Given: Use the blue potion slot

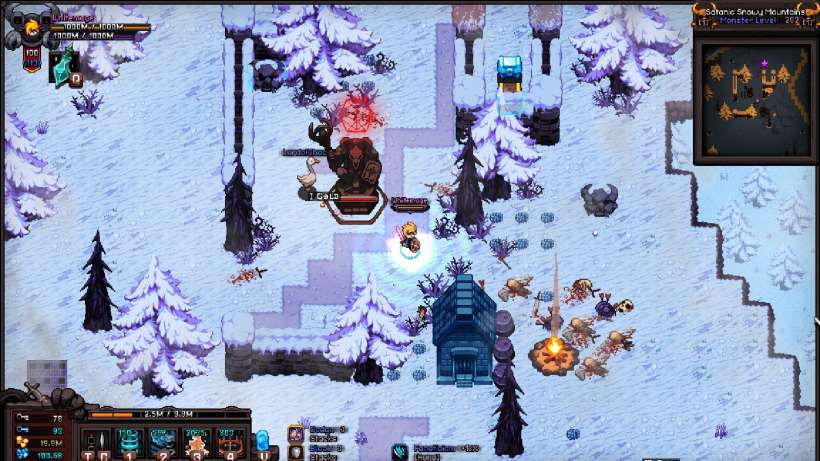Looking at the screenshot, I should [263, 441].
